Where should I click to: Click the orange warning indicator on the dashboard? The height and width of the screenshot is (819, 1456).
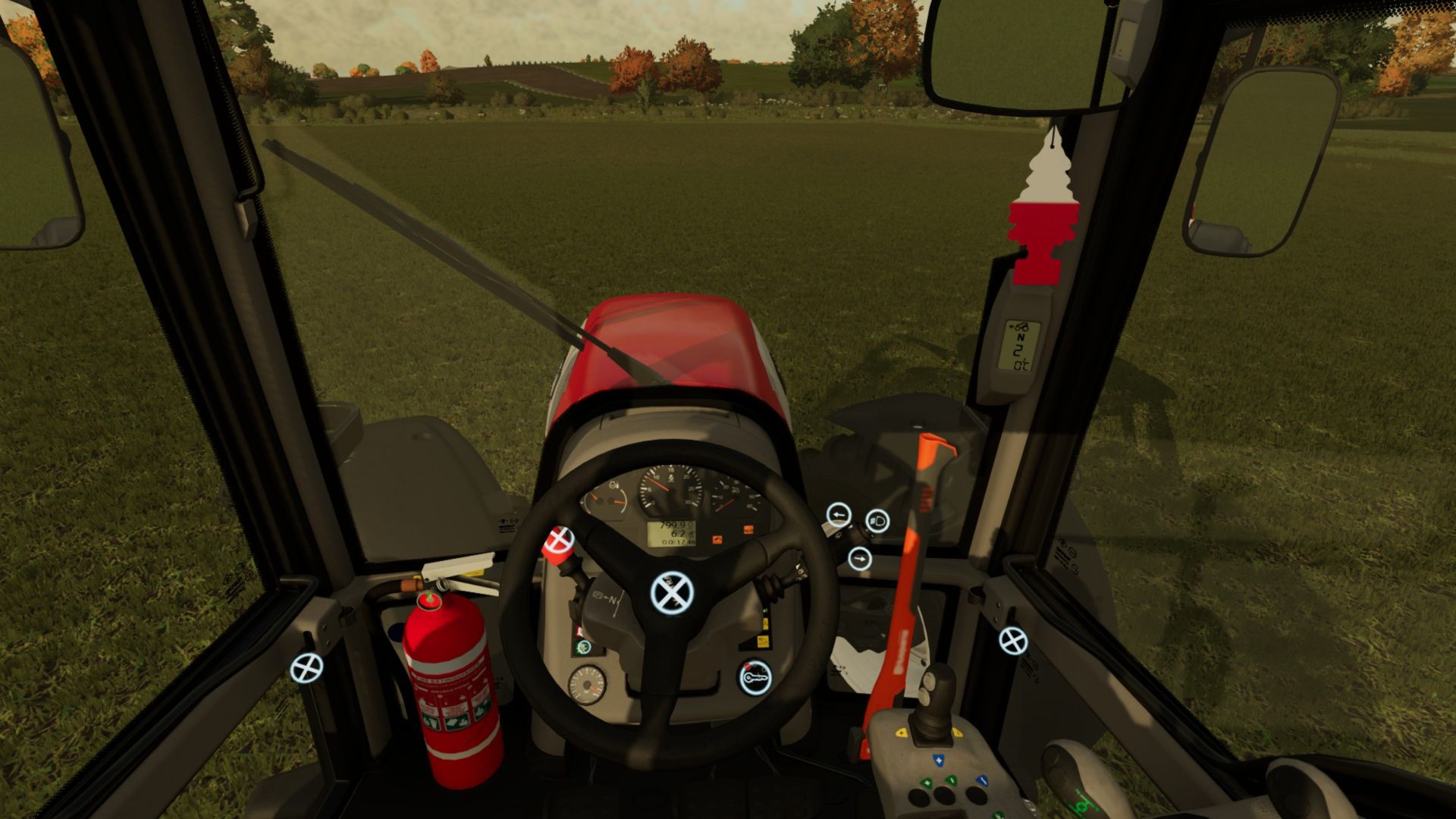click(717, 539)
